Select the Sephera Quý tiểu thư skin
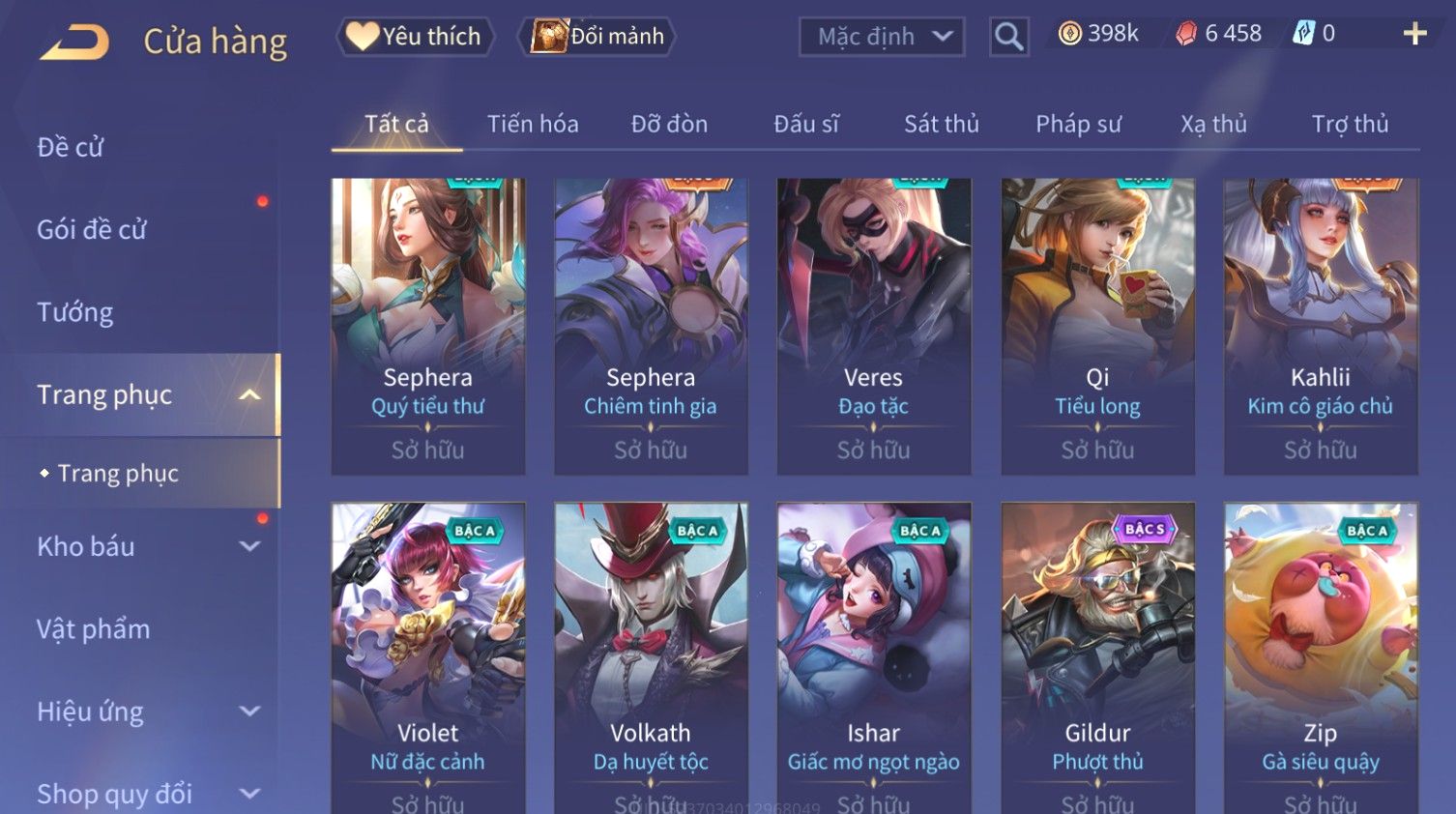 click(x=427, y=325)
